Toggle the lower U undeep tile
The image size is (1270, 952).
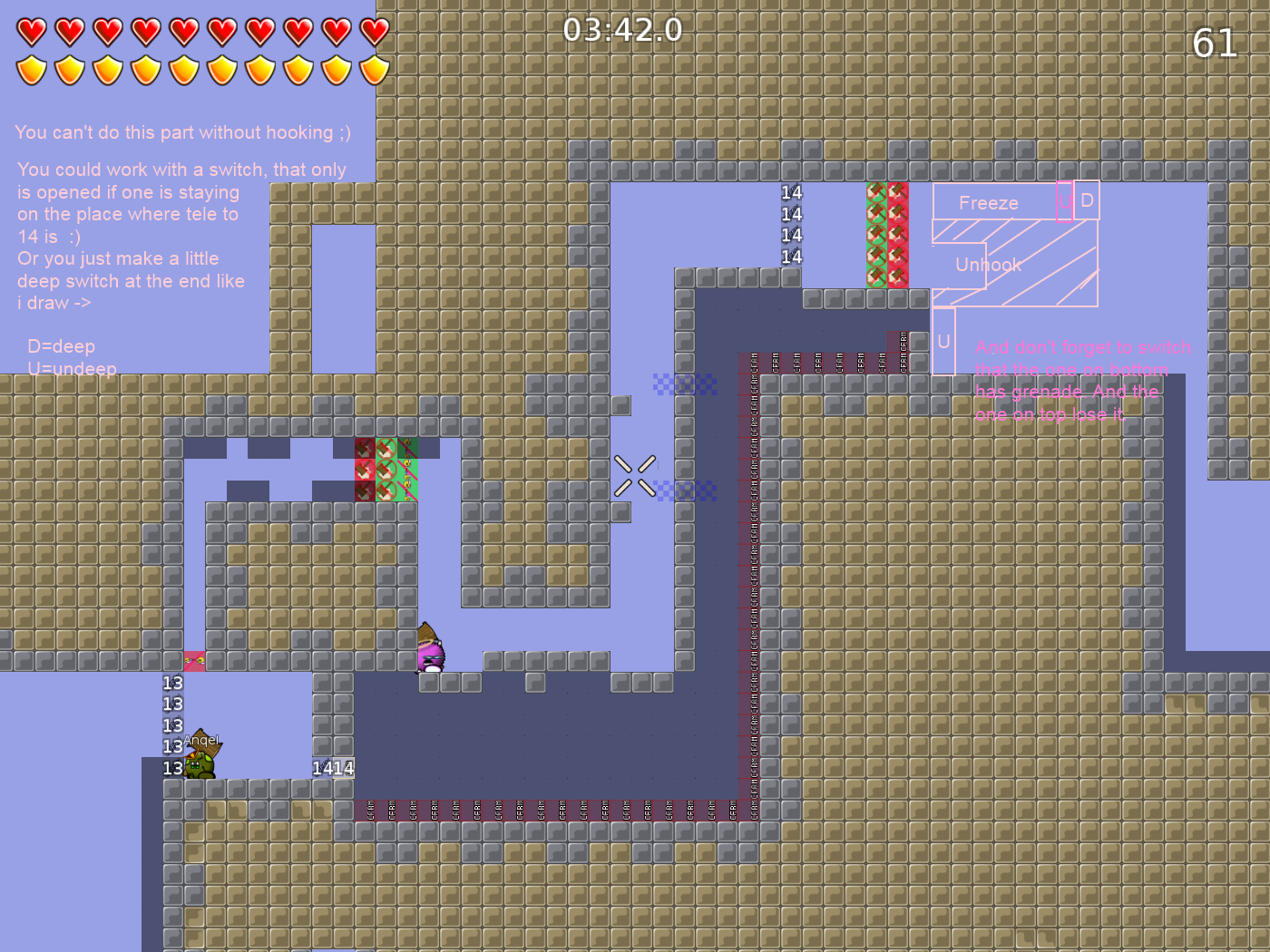click(x=943, y=342)
